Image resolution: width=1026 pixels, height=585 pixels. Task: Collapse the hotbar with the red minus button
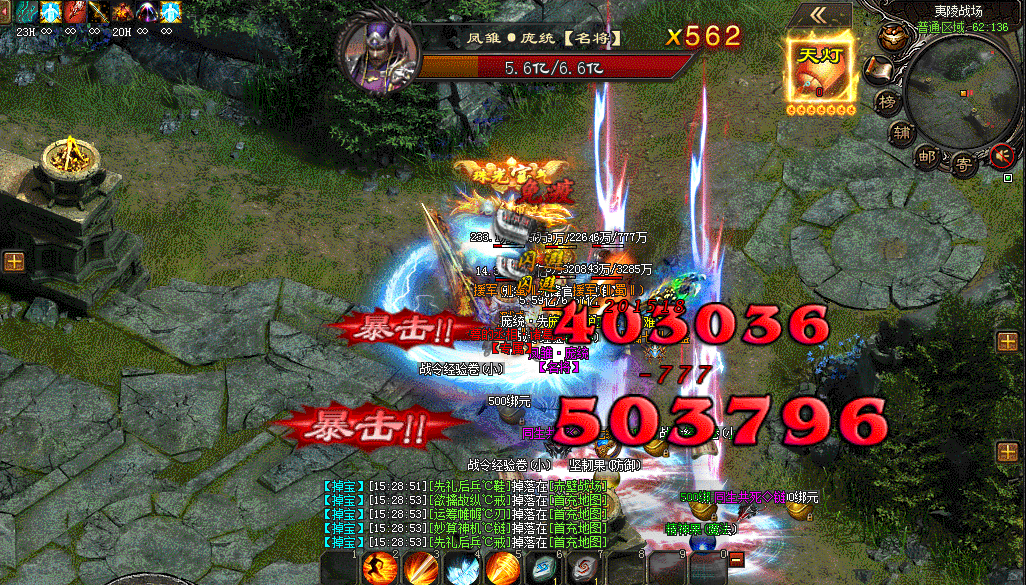pos(735,560)
